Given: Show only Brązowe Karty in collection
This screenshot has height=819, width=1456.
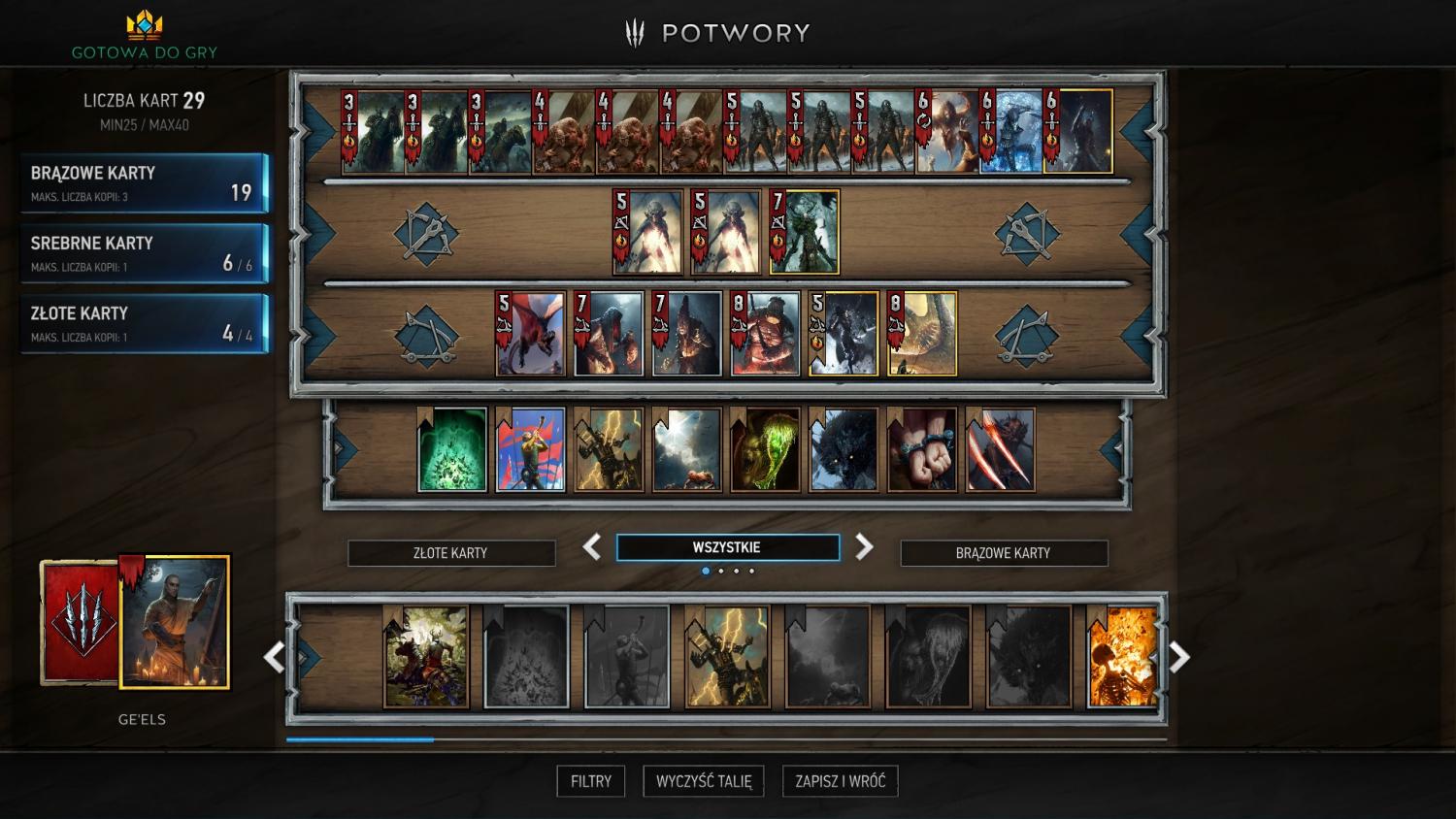Looking at the screenshot, I should point(1004,553).
